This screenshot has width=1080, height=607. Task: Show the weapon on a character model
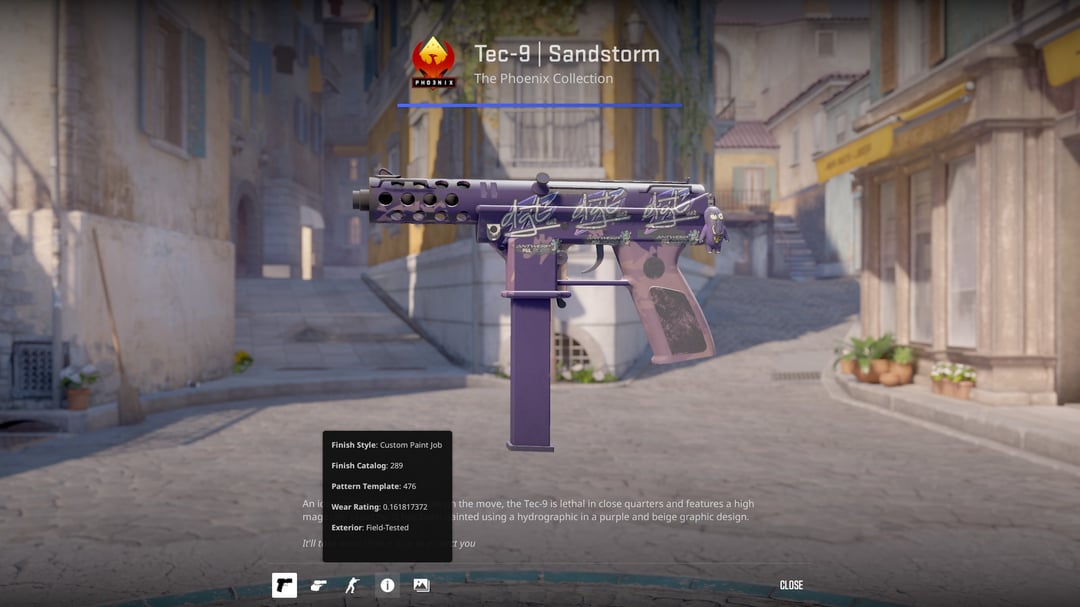click(352, 585)
